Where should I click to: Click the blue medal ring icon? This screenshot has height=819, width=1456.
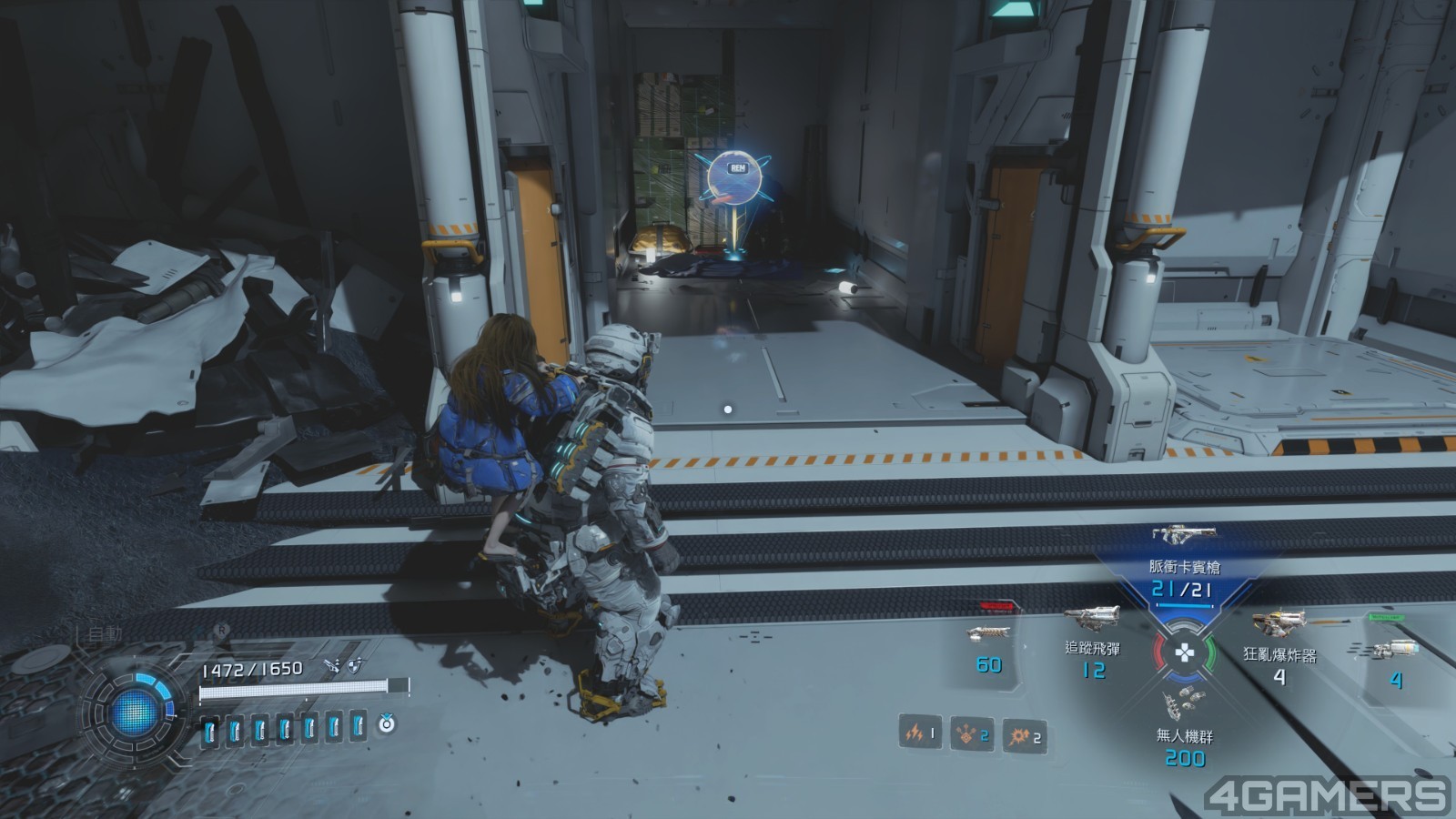388,723
